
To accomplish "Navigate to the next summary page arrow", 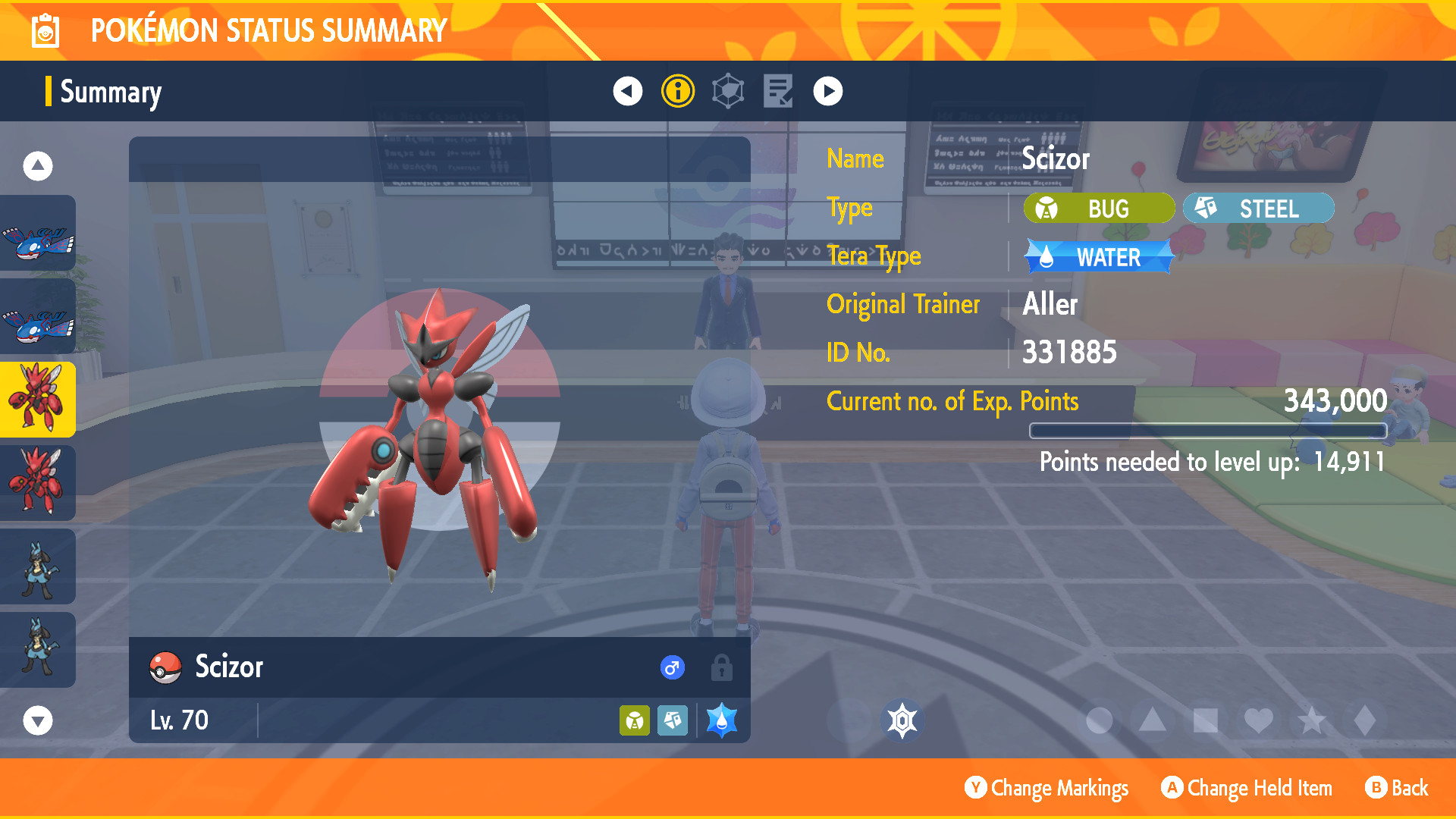I will click(827, 90).
